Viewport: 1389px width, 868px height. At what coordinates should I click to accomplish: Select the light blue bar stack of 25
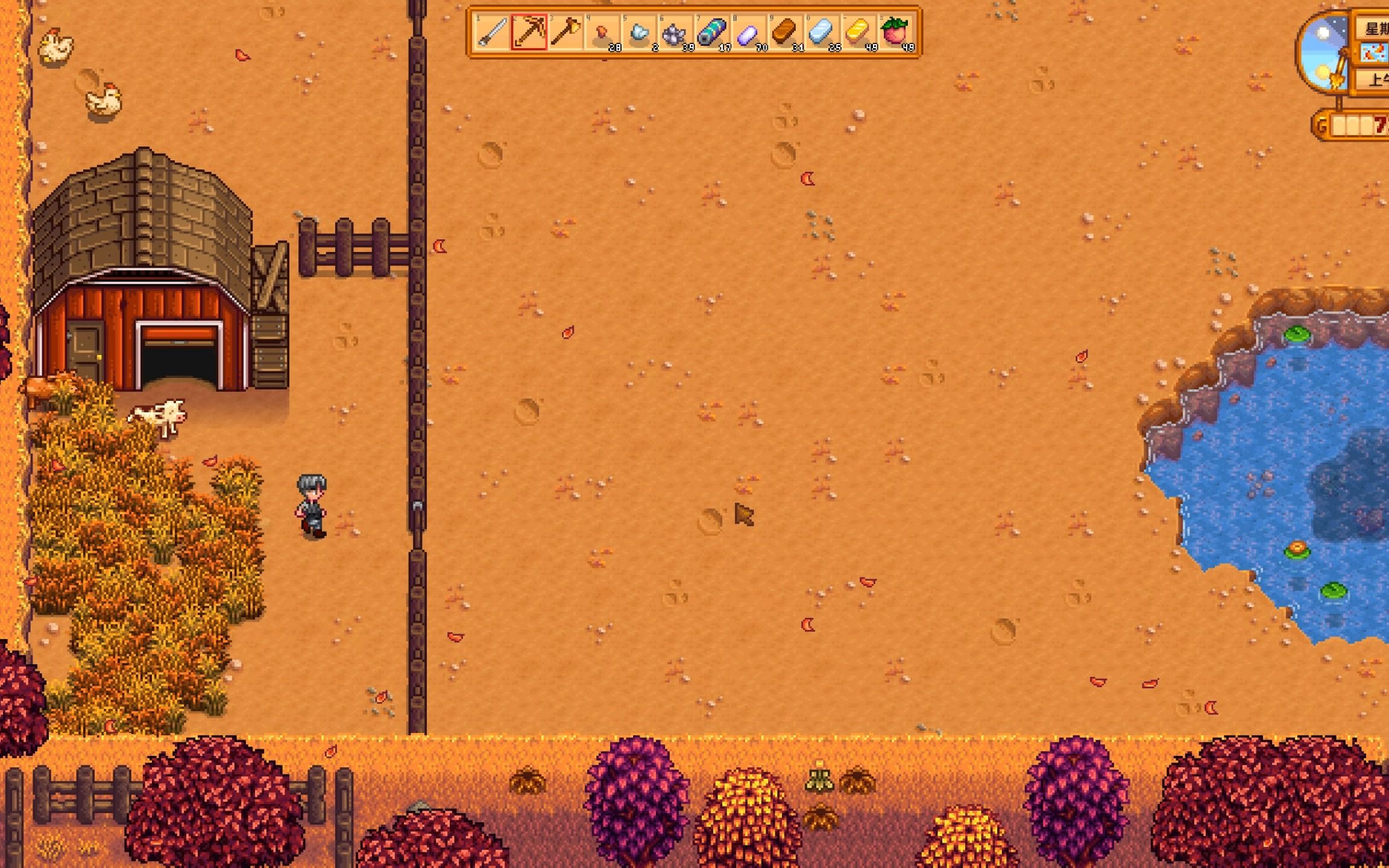pyautogui.click(x=822, y=32)
